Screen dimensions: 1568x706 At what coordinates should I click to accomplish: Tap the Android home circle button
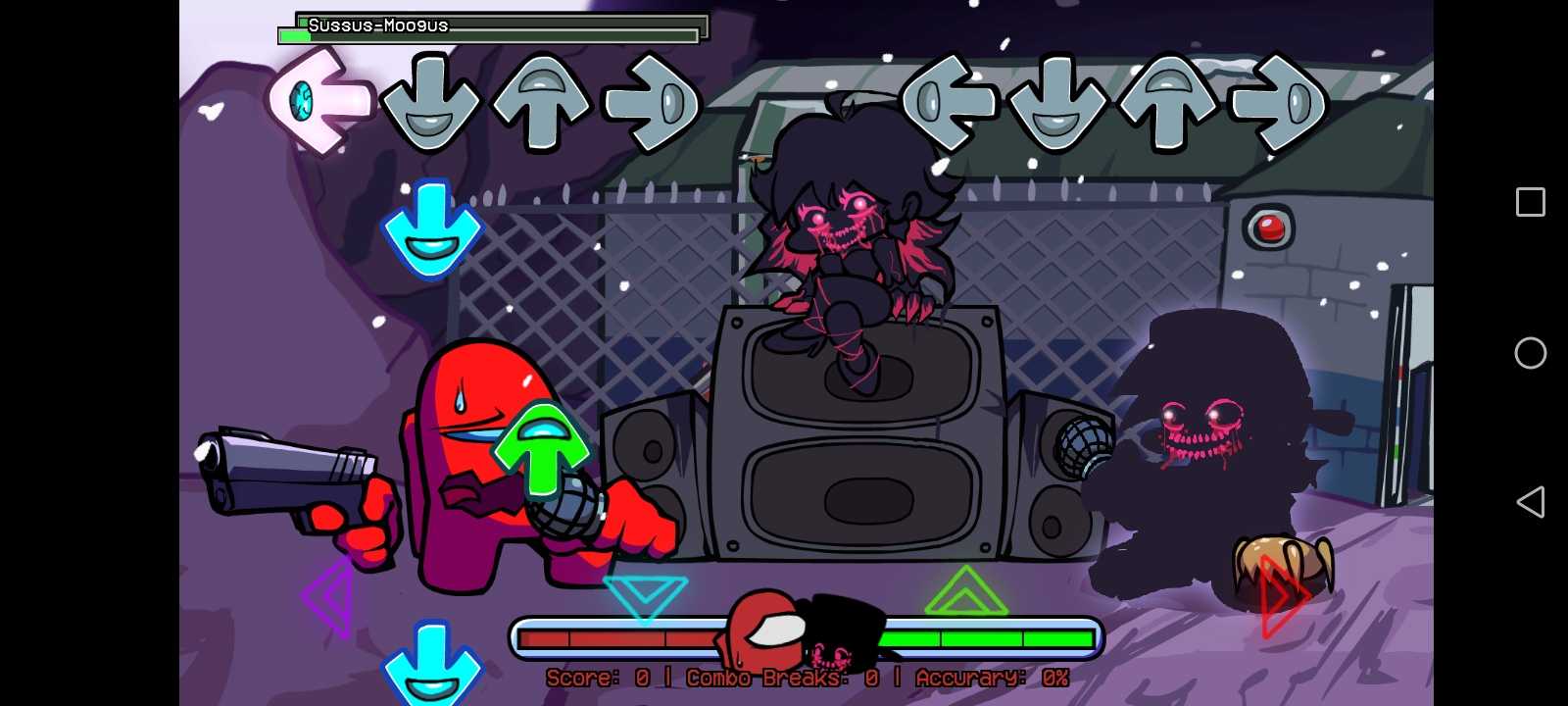[x=1530, y=353]
